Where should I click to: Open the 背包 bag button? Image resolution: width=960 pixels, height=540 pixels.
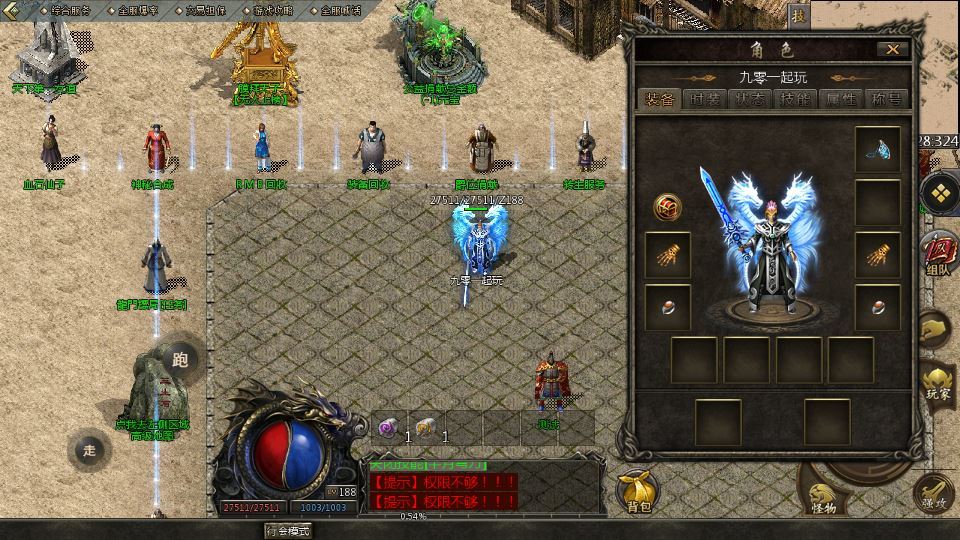tap(637, 491)
